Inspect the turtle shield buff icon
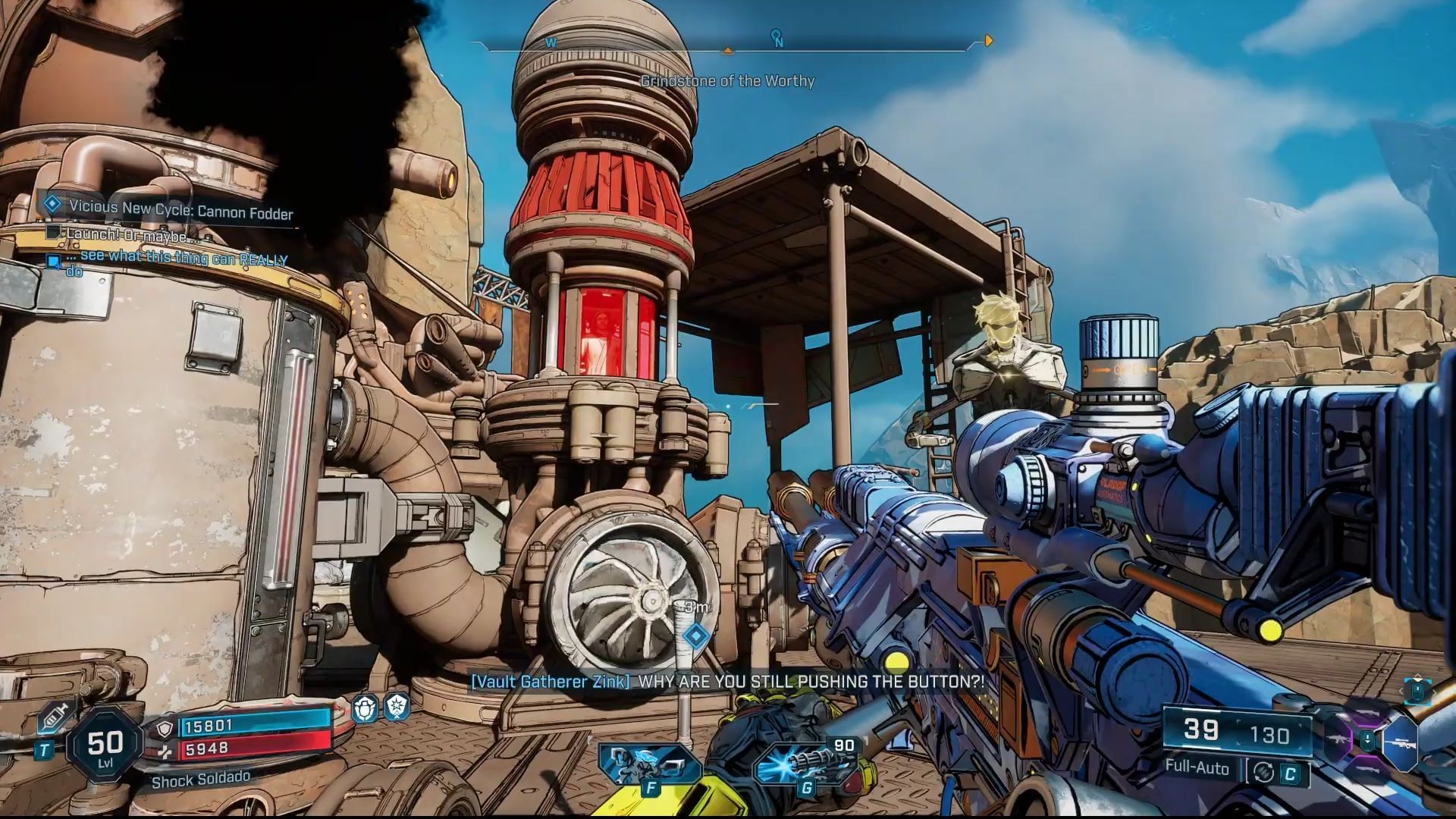1456x819 pixels. pyautogui.click(x=366, y=709)
